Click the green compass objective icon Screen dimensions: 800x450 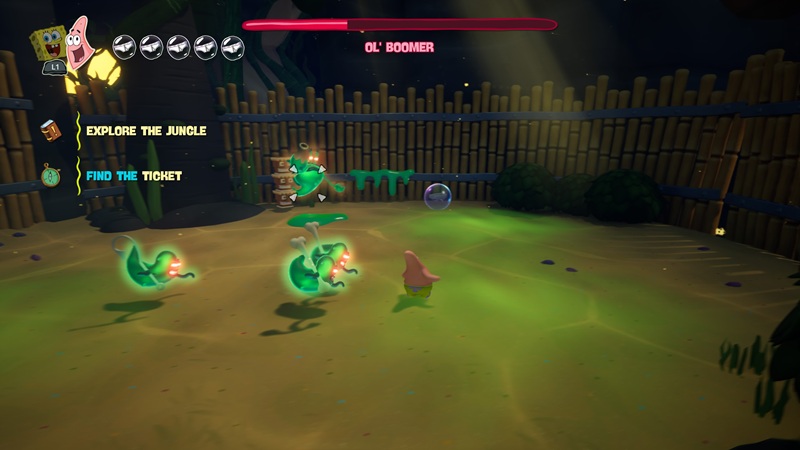pos(50,176)
